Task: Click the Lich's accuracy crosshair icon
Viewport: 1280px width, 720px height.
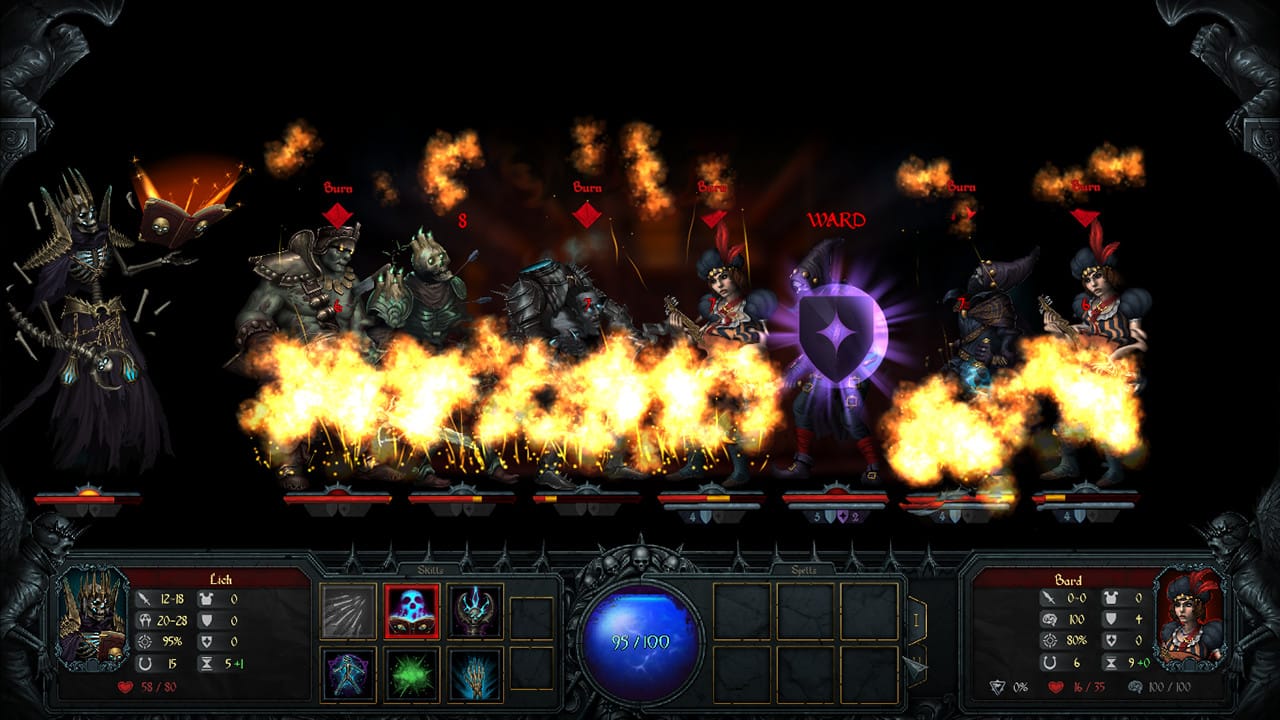Action: [x=144, y=641]
